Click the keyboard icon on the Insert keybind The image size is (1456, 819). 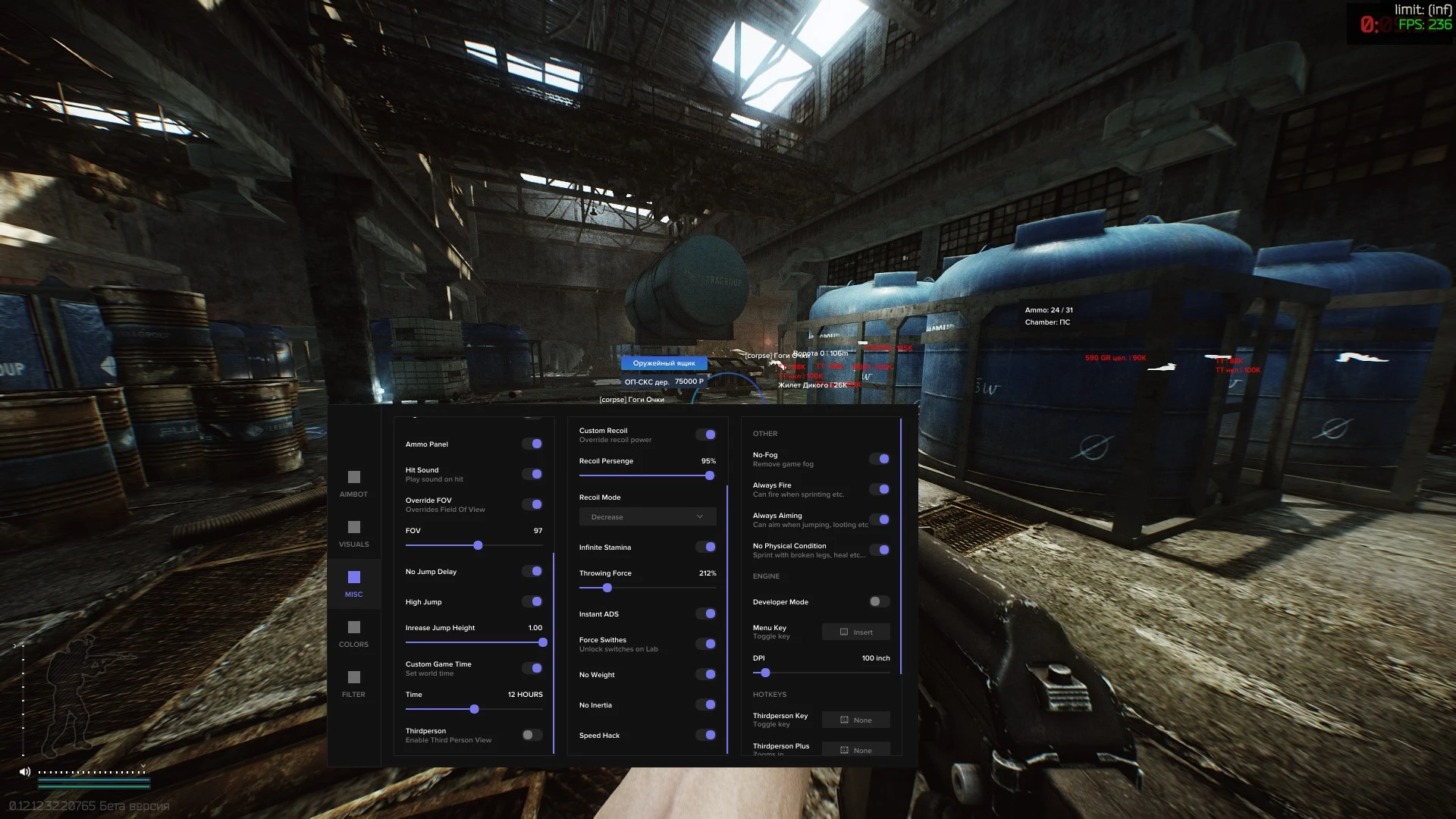(844, 632)
